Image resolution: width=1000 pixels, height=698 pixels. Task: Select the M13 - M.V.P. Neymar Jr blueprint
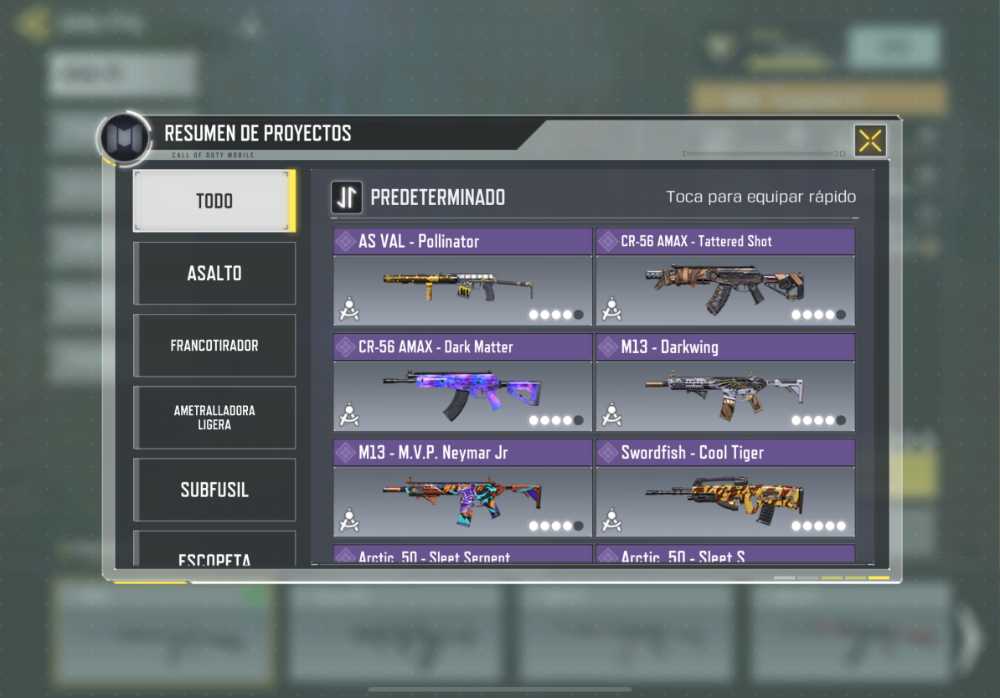click(x=463, y=489)
